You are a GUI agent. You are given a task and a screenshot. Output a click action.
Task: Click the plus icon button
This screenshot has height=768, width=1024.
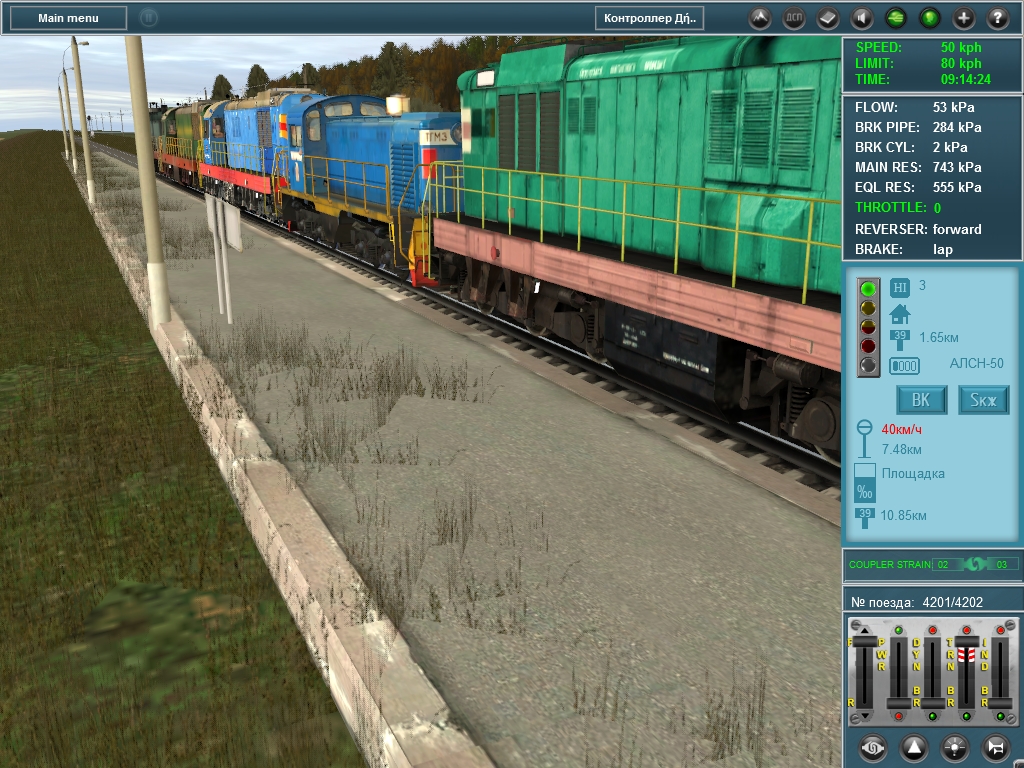pos(964,18)
